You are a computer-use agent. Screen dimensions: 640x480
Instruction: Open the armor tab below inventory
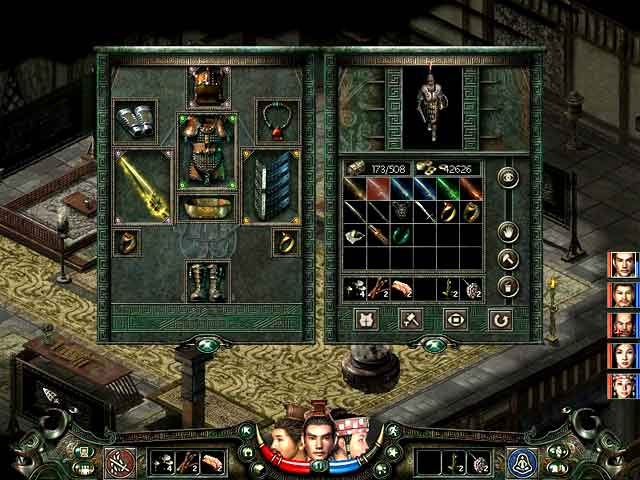[366, 320]
